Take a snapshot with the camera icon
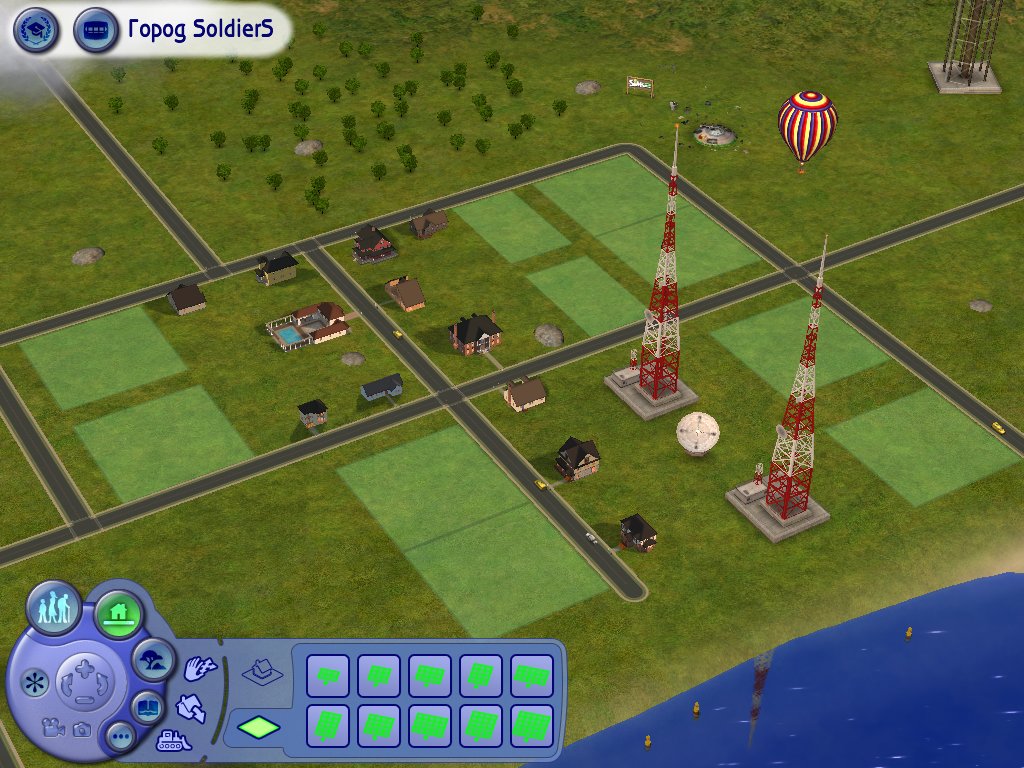 point(80,730)
